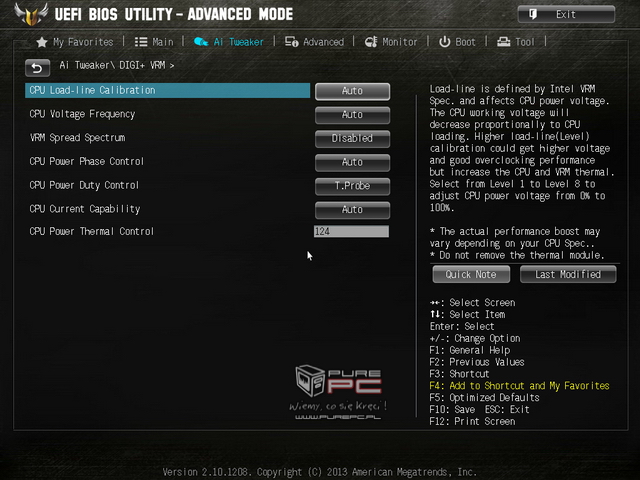Open the Tool tab
The height and width of the screenshot is (480, 640).
point(517,42)
